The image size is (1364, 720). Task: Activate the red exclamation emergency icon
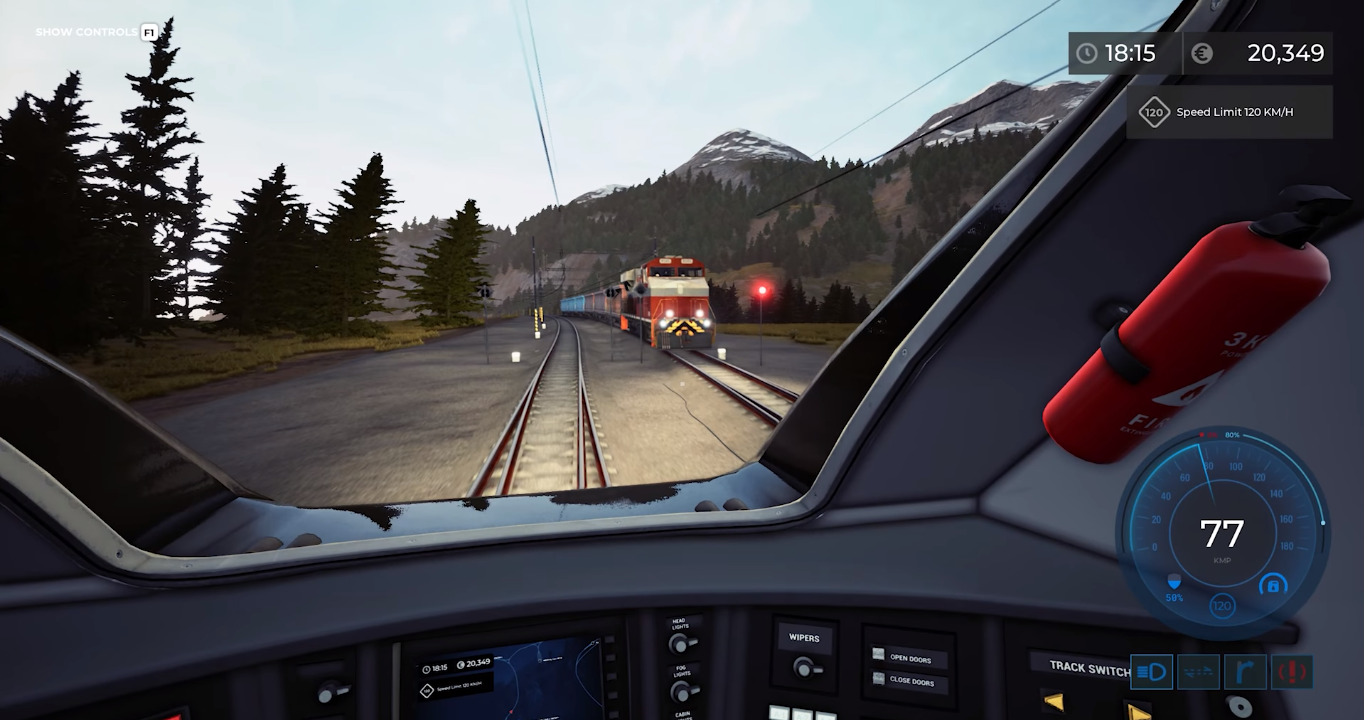(1292, 672)
